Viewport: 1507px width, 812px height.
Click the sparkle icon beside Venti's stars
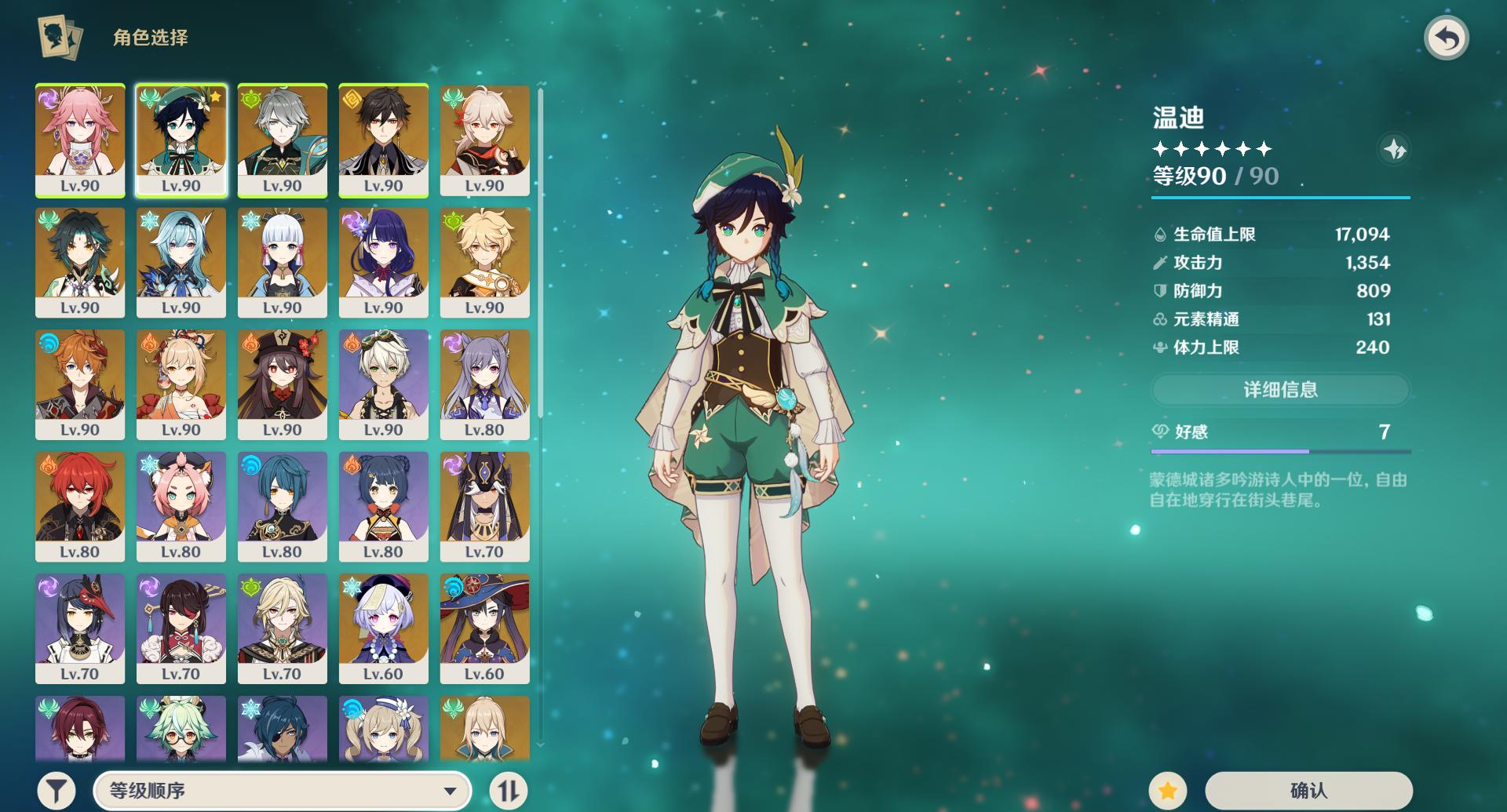point(1394,149)
